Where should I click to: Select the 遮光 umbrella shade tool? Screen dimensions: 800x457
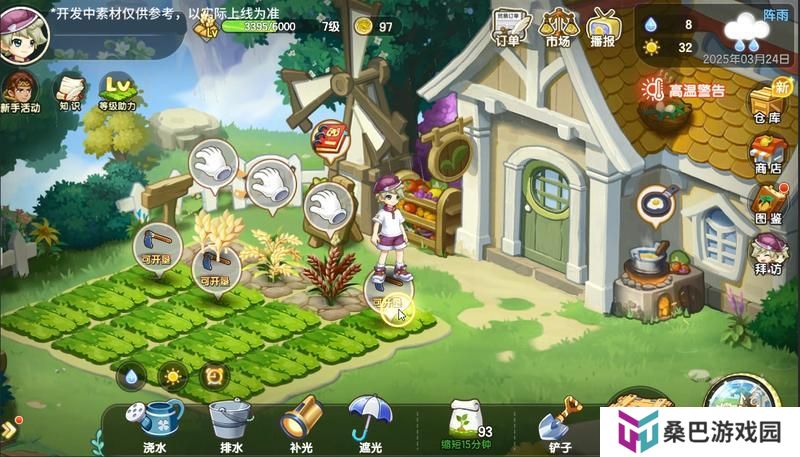(368, 420)
